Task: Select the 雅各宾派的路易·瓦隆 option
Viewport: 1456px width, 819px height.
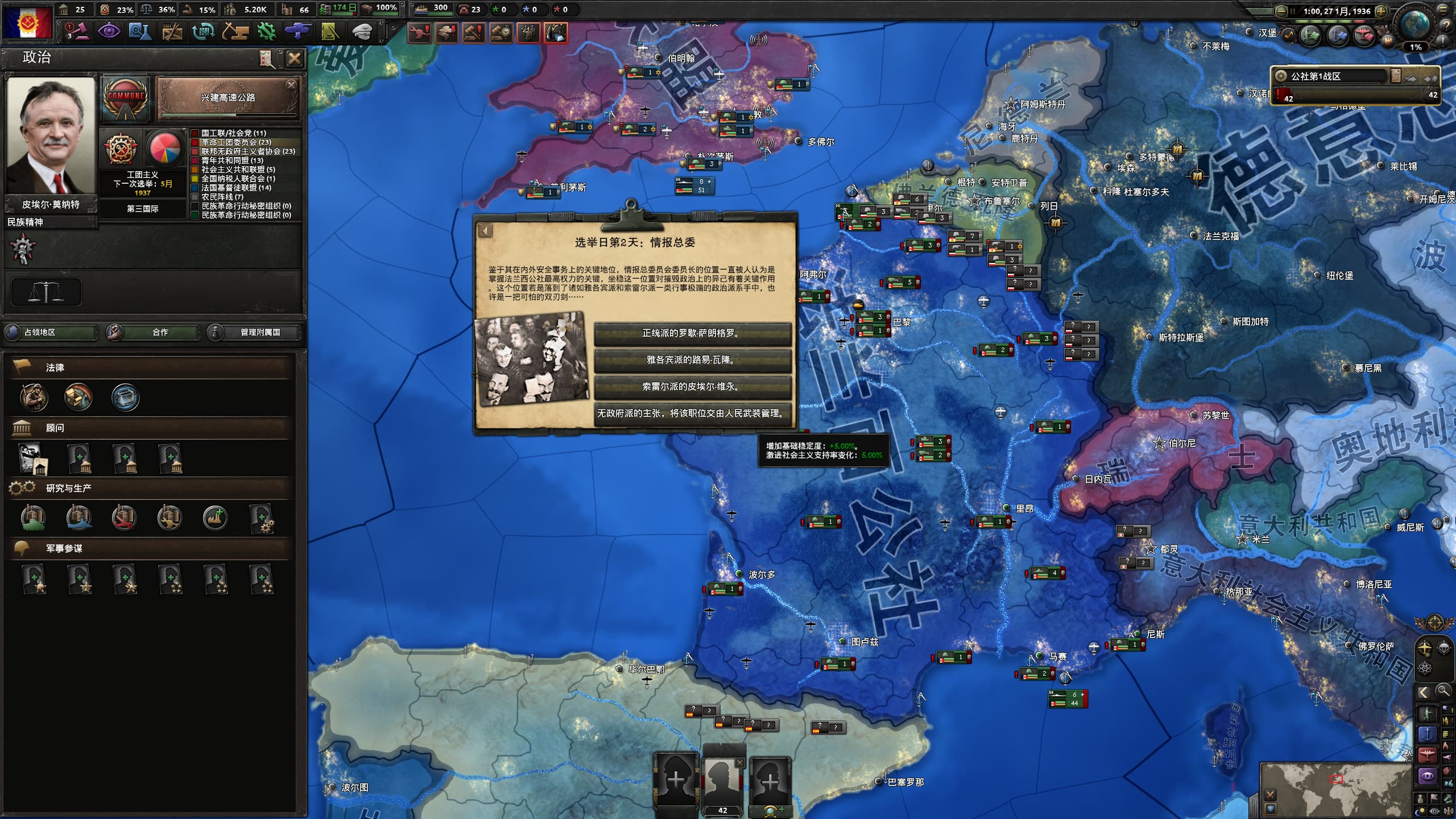Action: point(692,360)
